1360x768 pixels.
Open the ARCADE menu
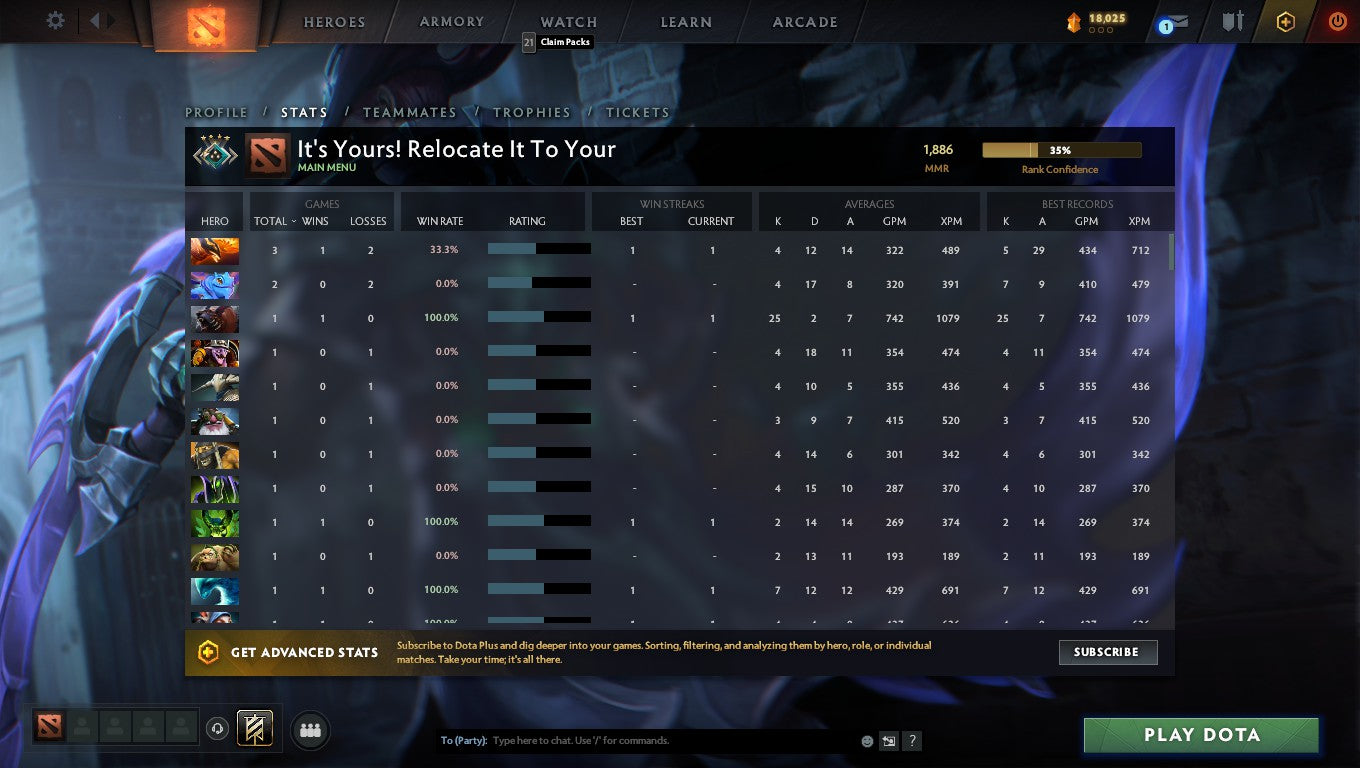point(806,21)
